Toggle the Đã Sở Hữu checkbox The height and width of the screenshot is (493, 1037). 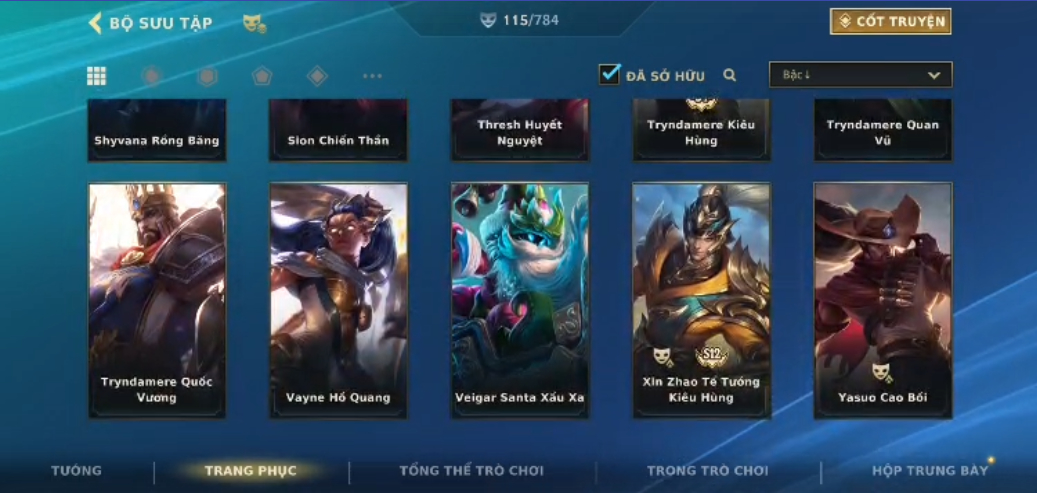[610, 75]
